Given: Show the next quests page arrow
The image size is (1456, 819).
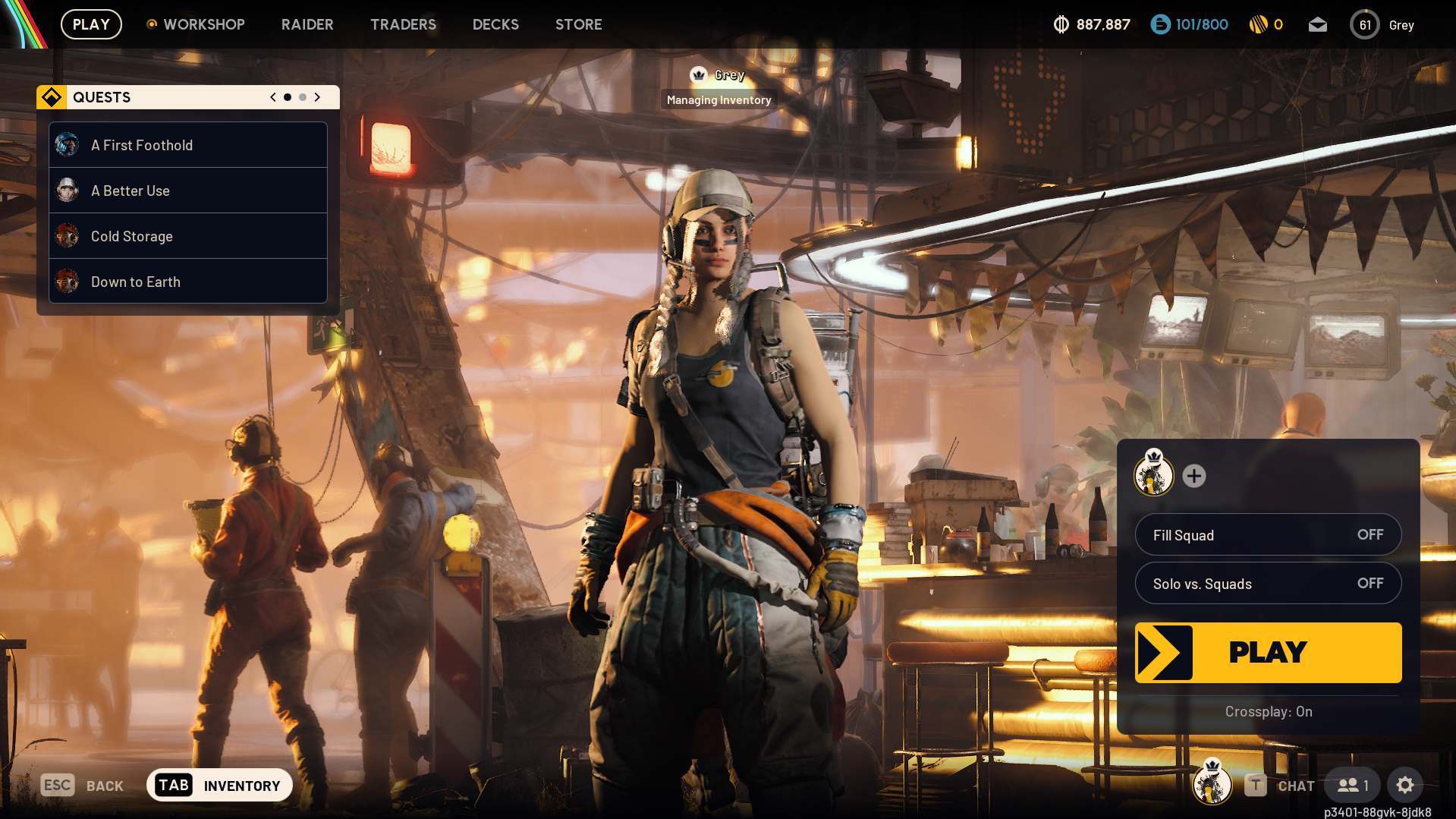Looking at the screenshot, I should (318, 97).
